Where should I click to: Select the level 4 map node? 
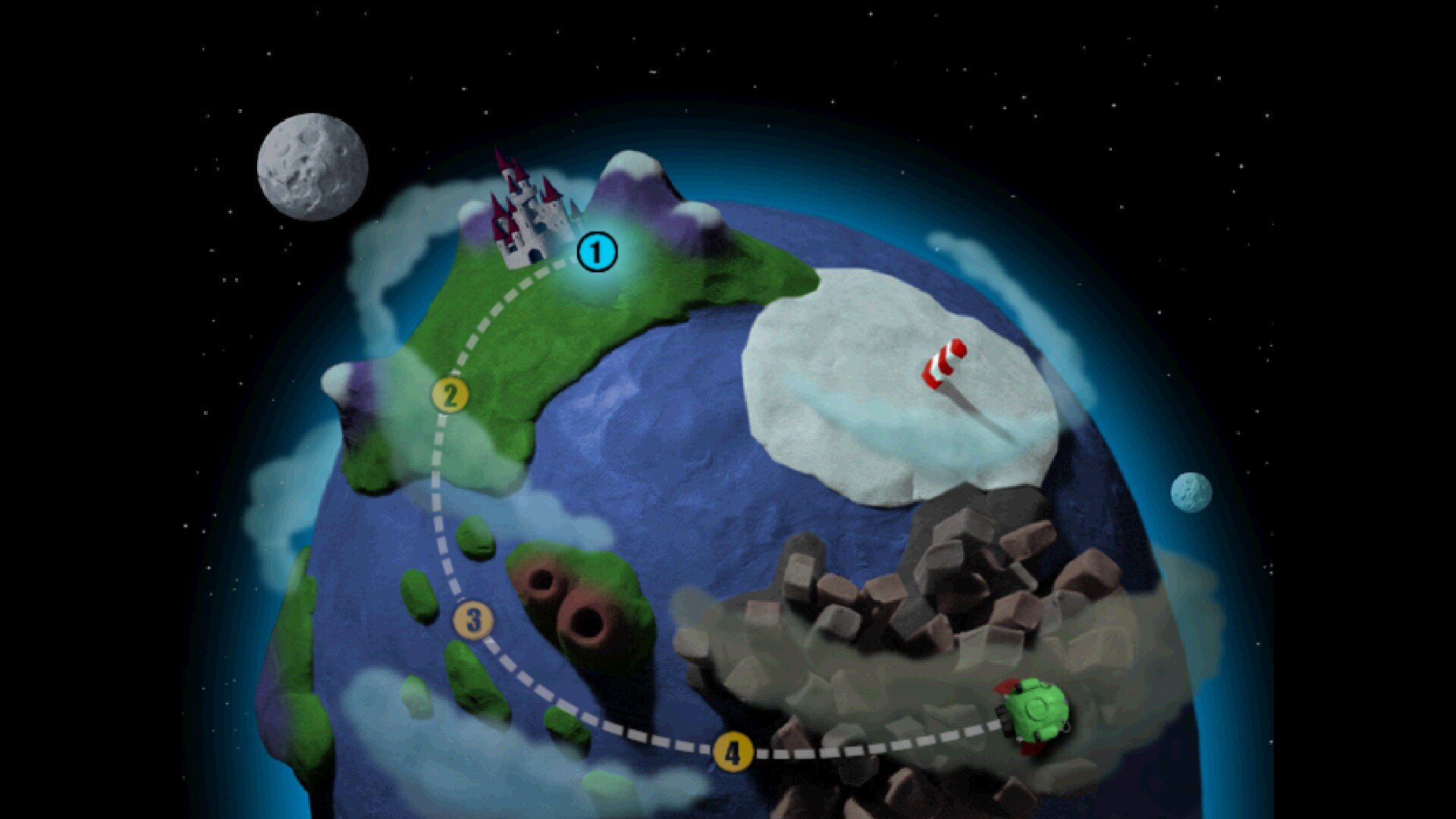point(733,753)
